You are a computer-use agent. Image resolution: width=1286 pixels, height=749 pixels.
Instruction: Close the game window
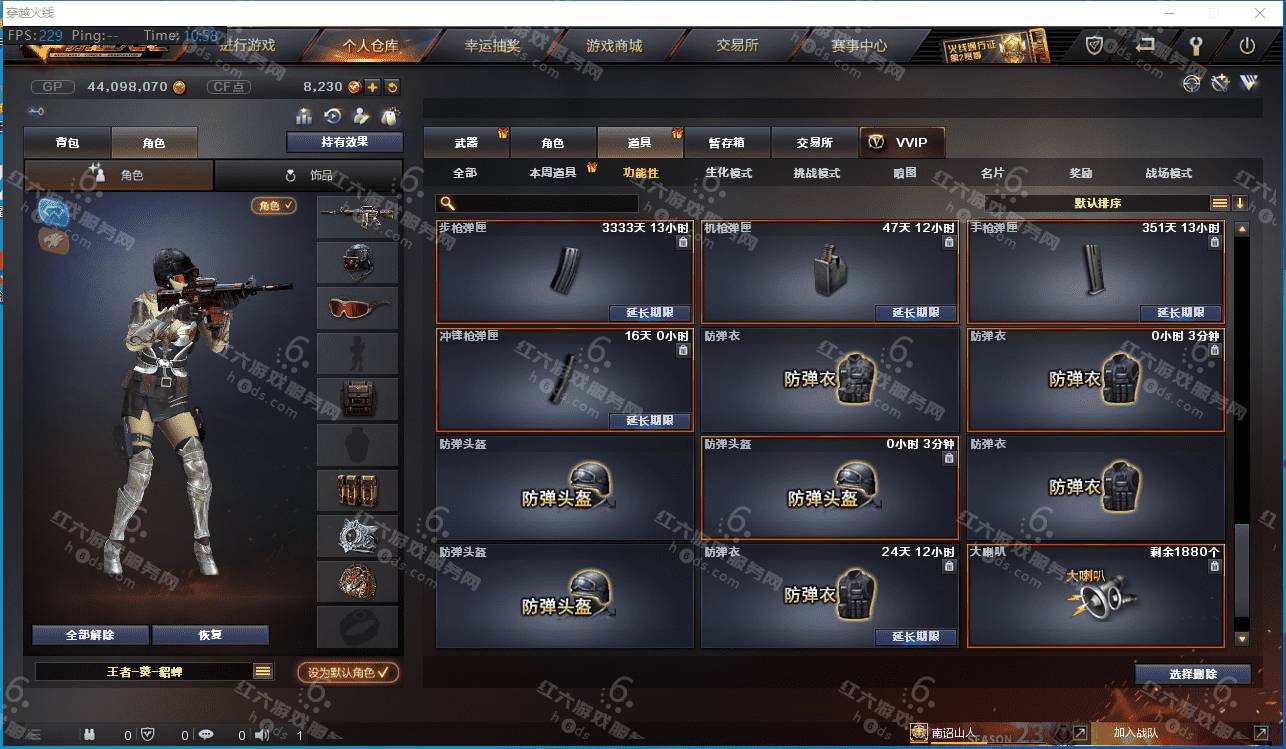click(x=1259, y=13)
